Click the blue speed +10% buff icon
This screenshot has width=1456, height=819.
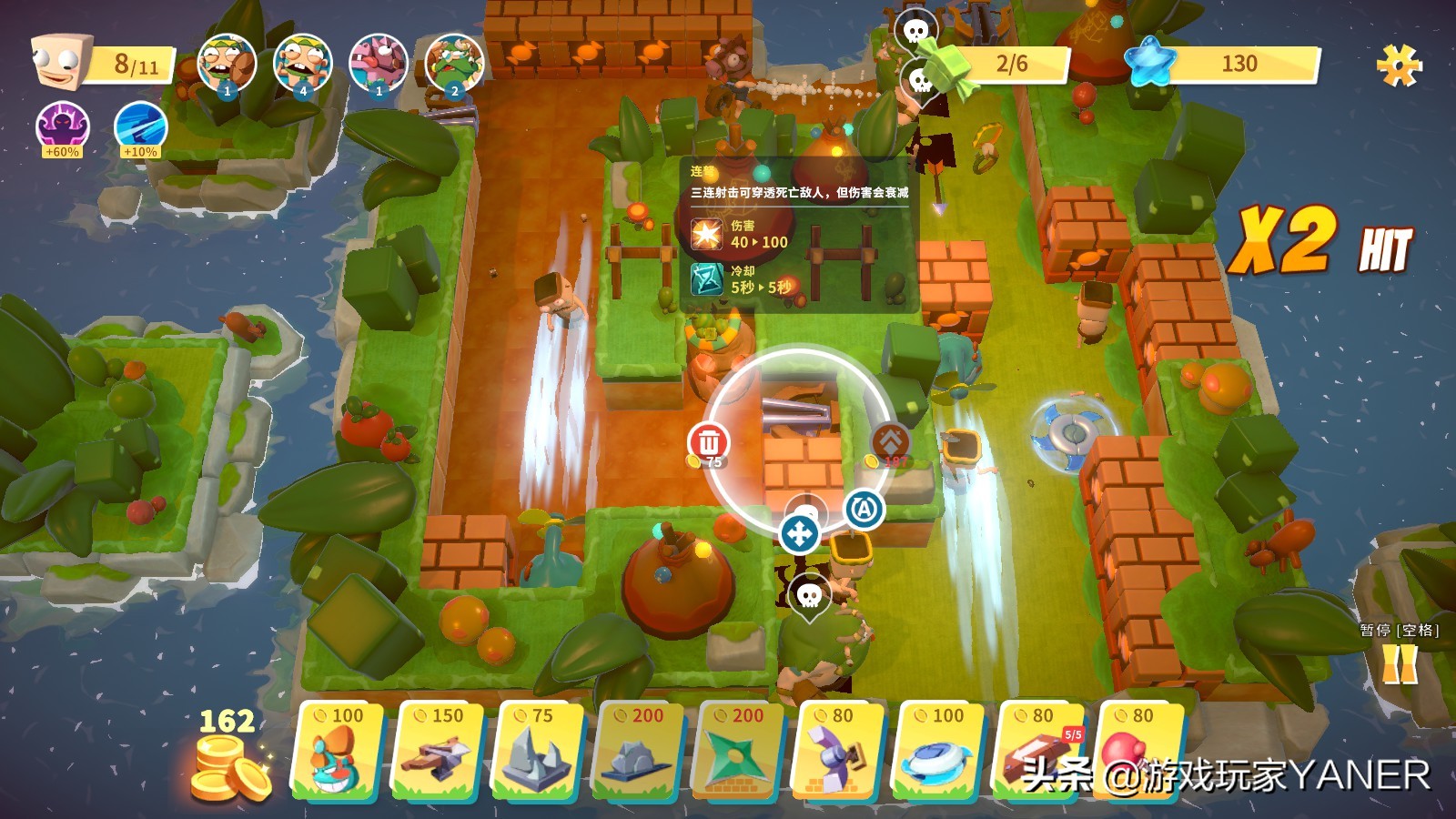(x=140, y=127)
